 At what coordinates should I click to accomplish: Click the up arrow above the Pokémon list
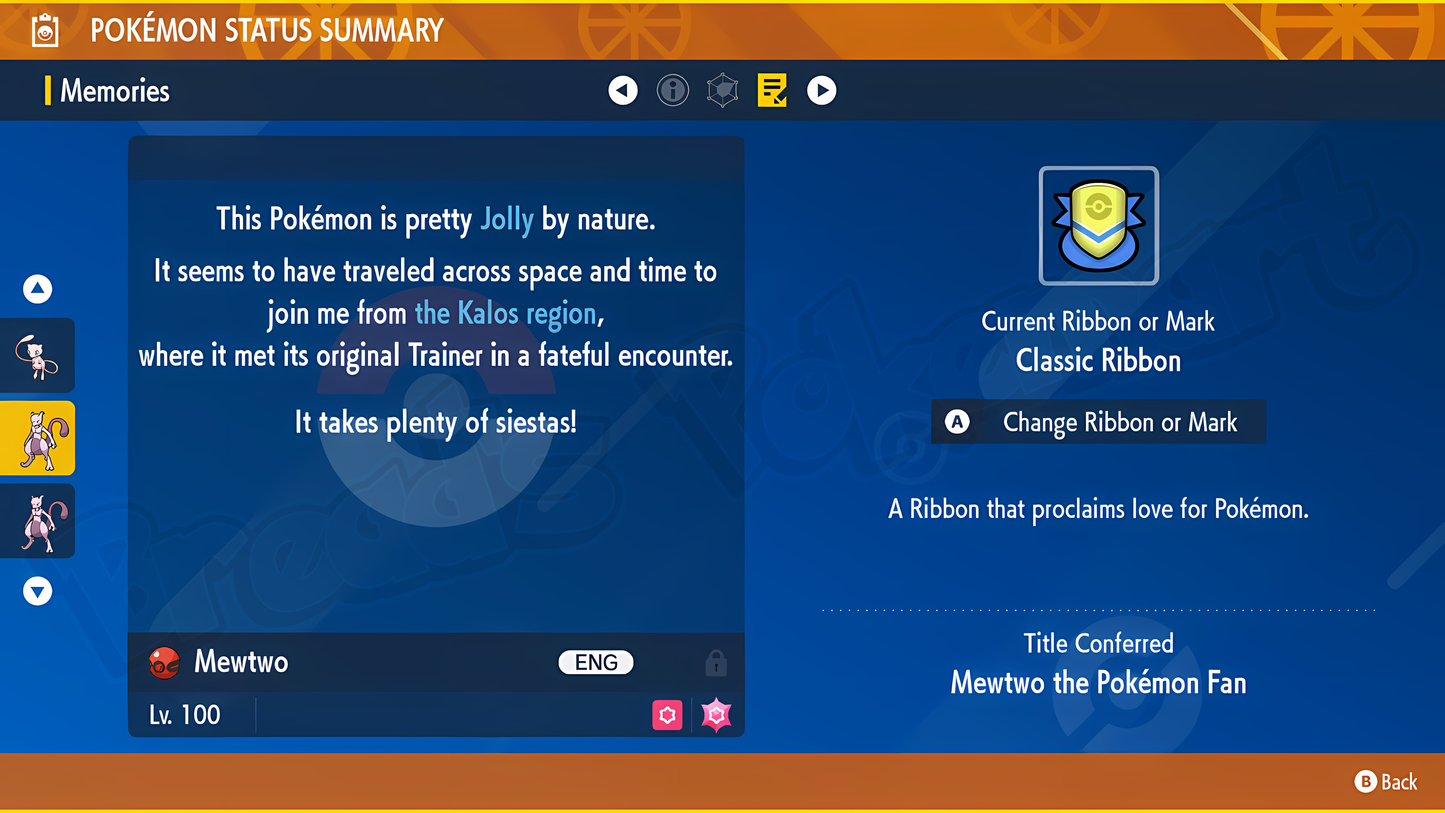[x=38, y=289]
